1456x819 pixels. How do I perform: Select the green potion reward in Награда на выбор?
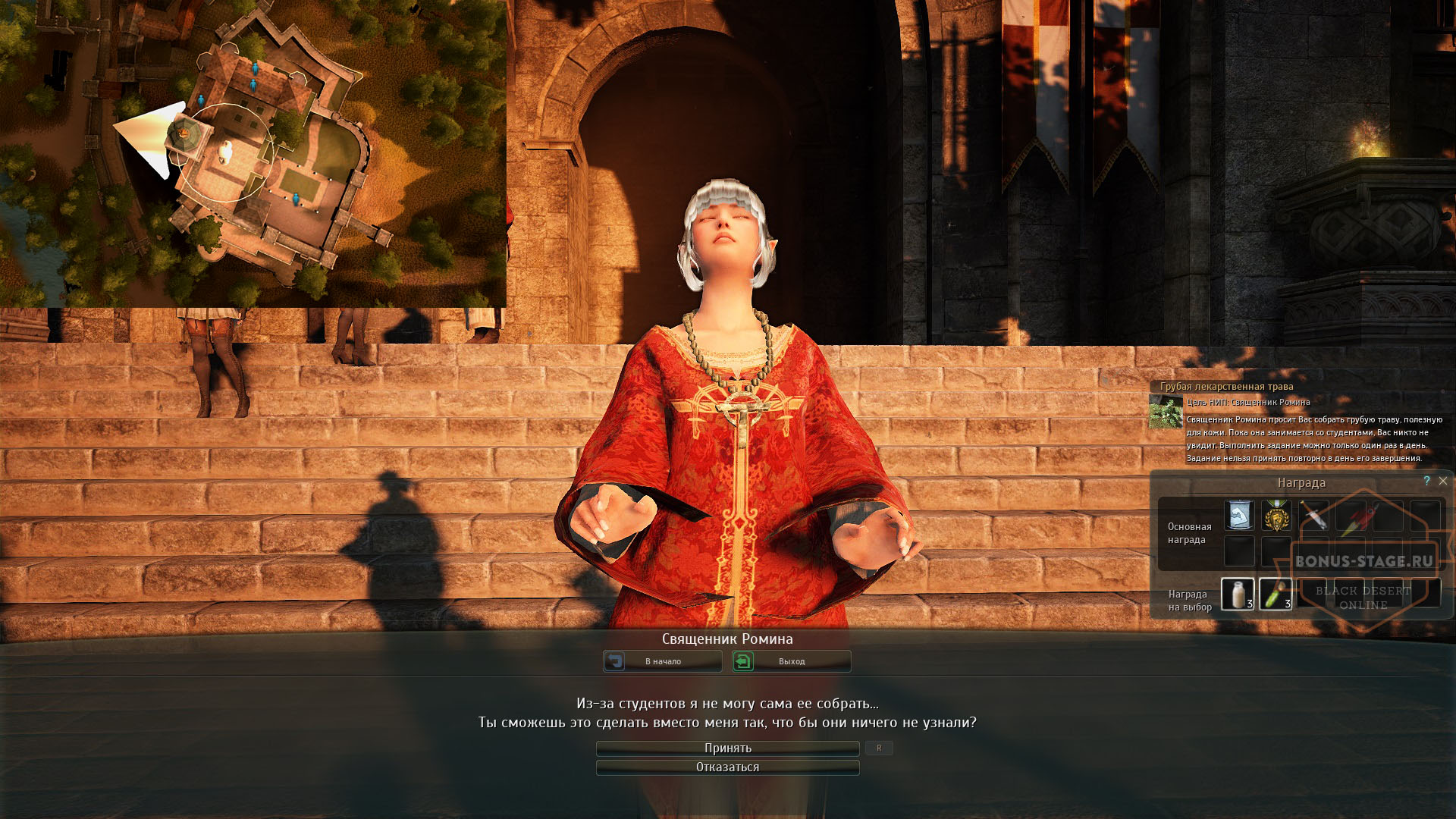point(1276,595)
